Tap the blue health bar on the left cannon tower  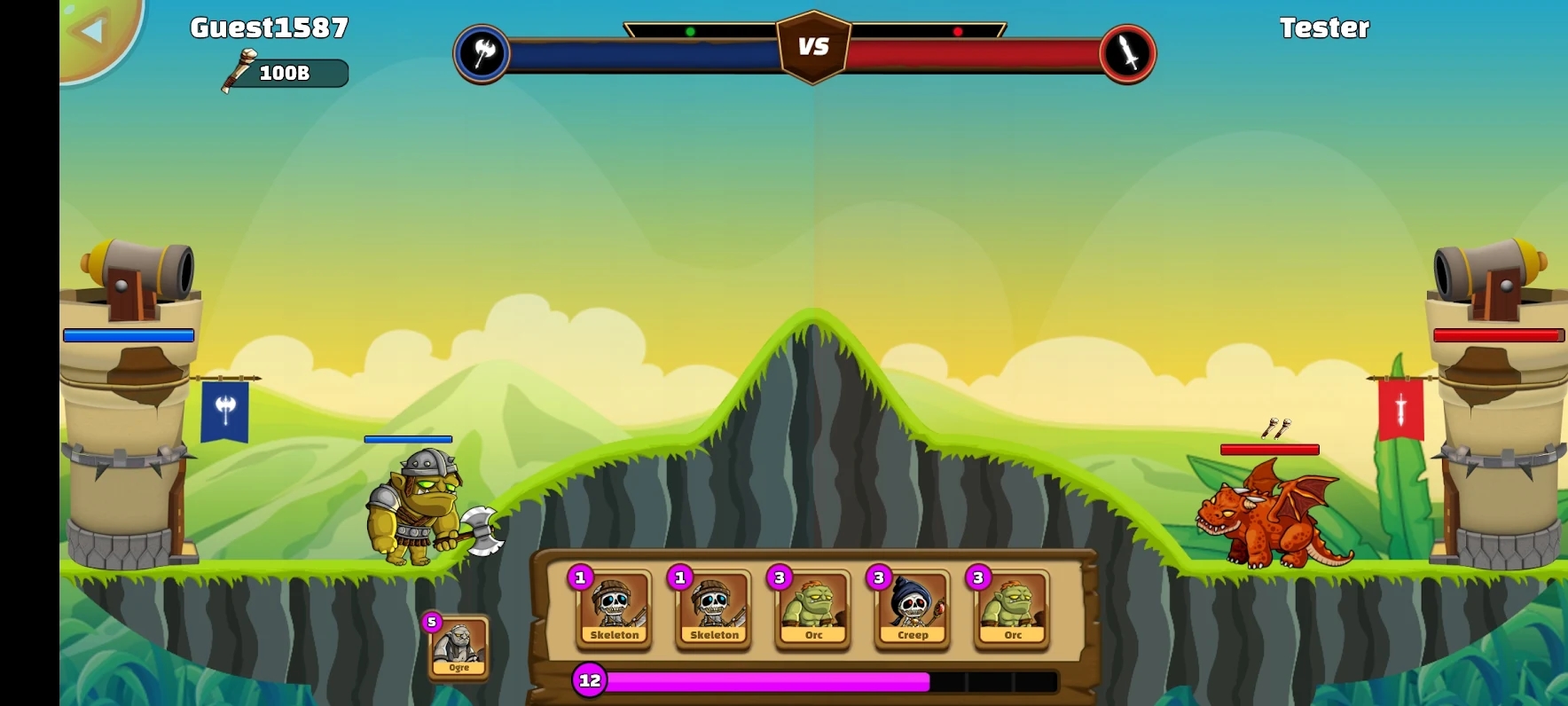tap(128, 335)
